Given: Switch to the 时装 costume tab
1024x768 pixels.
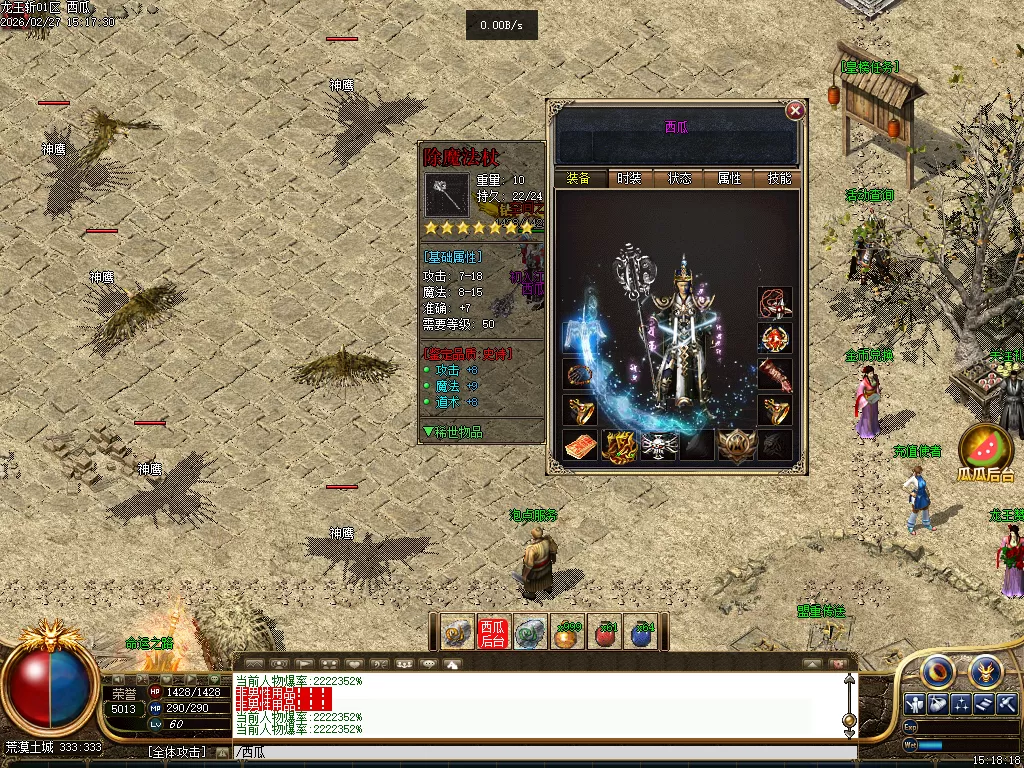Looking at the screenshot, I should [x=629, y=179].
